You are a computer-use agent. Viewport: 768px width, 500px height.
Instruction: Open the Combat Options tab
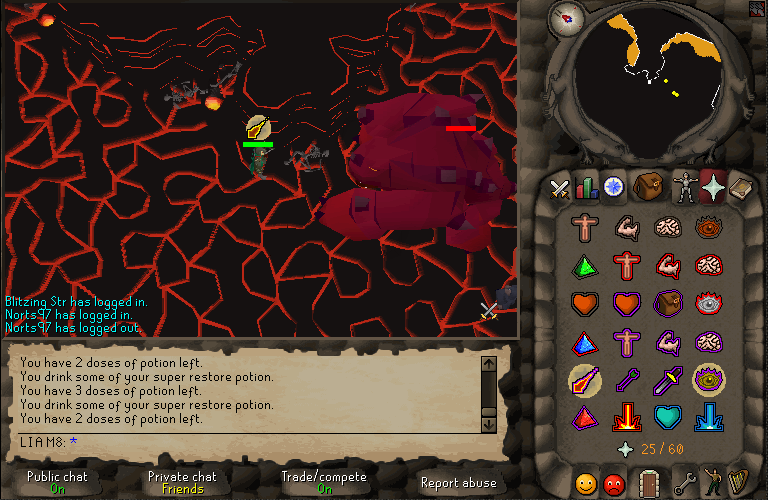(560, 187)
